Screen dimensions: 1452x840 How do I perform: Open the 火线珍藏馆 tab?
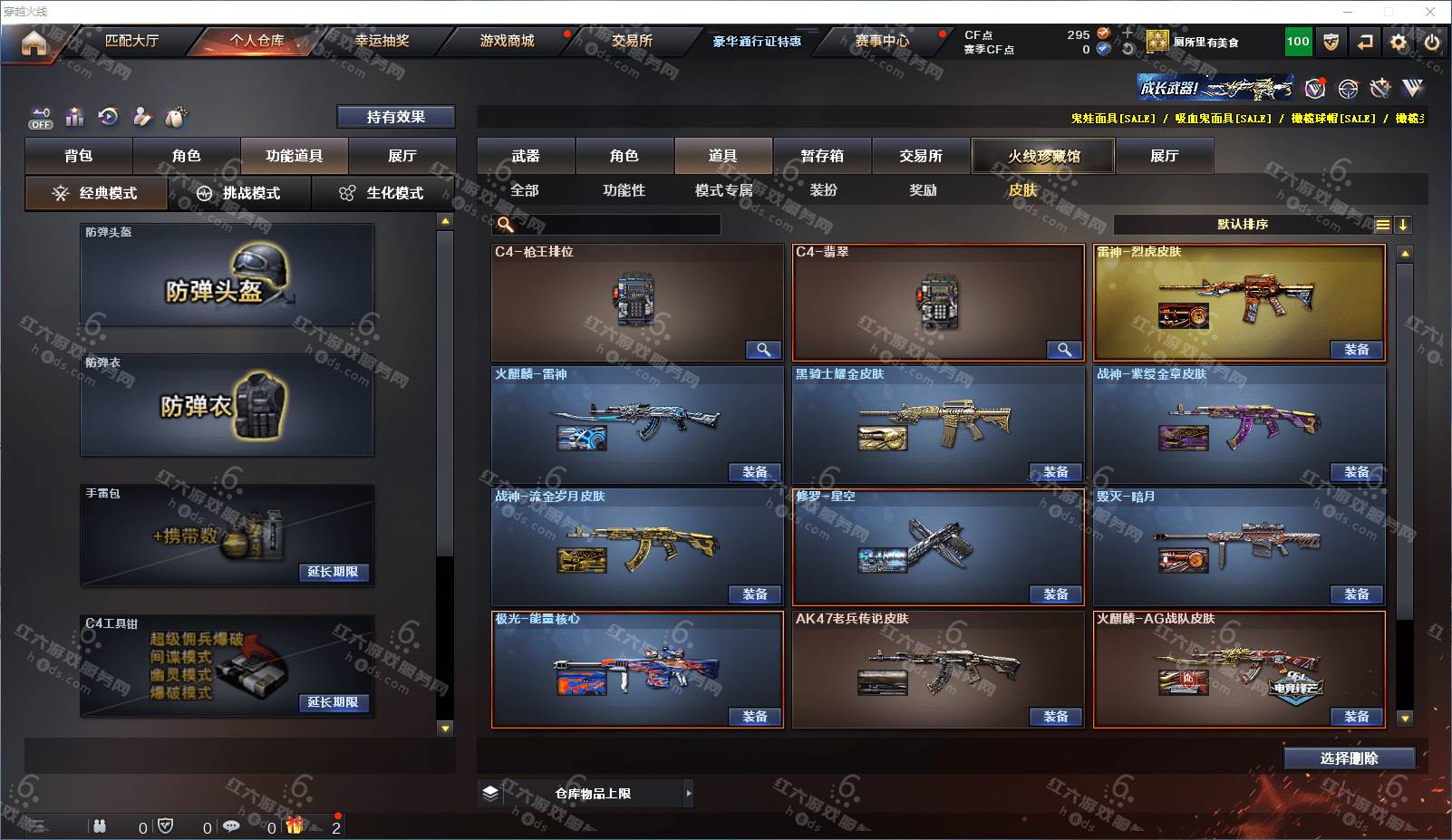tap(1043, 156)
